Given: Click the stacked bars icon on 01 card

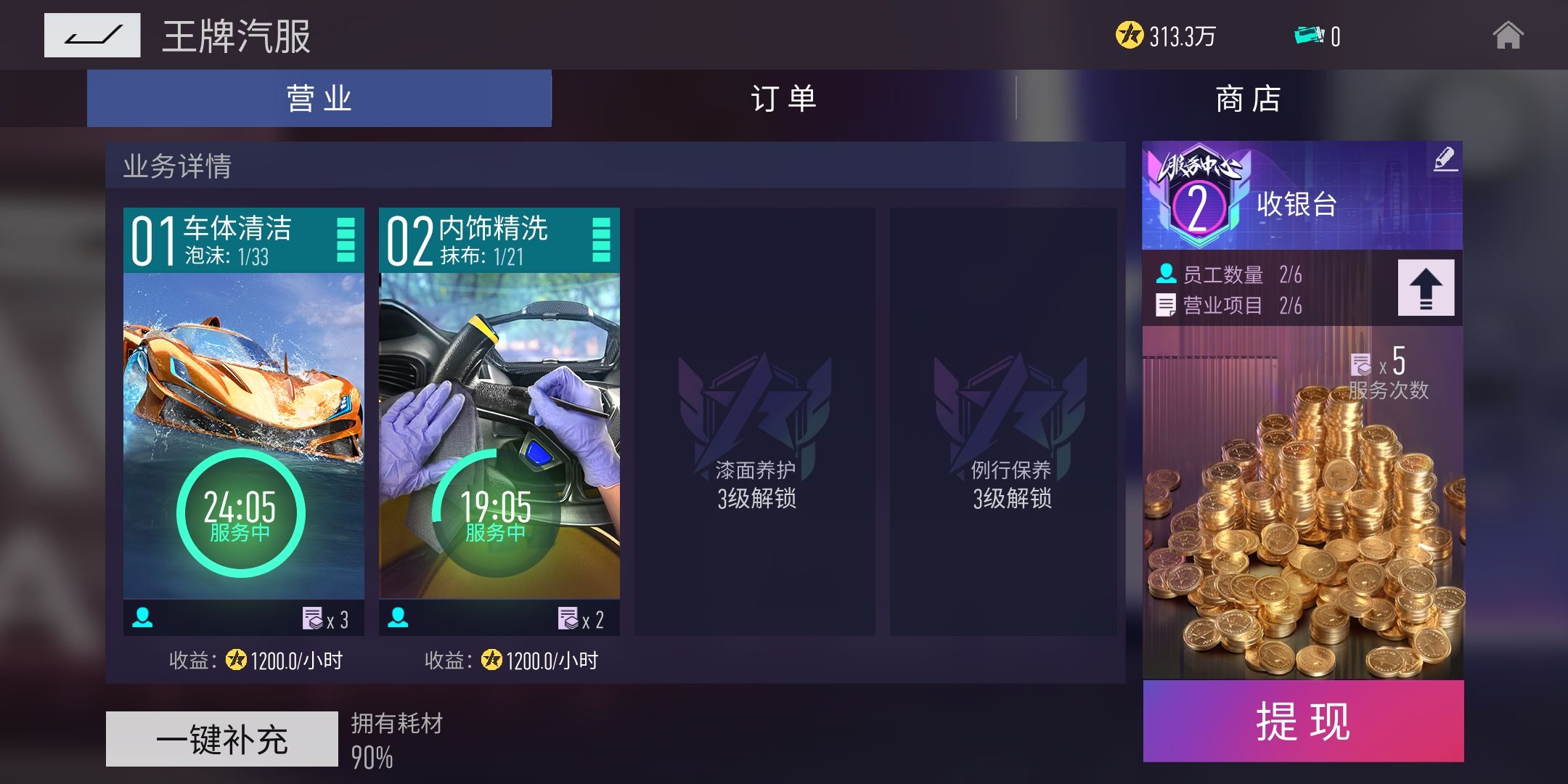Looking at the screenshot, I should pyautogui.click(x=347, y=240).
